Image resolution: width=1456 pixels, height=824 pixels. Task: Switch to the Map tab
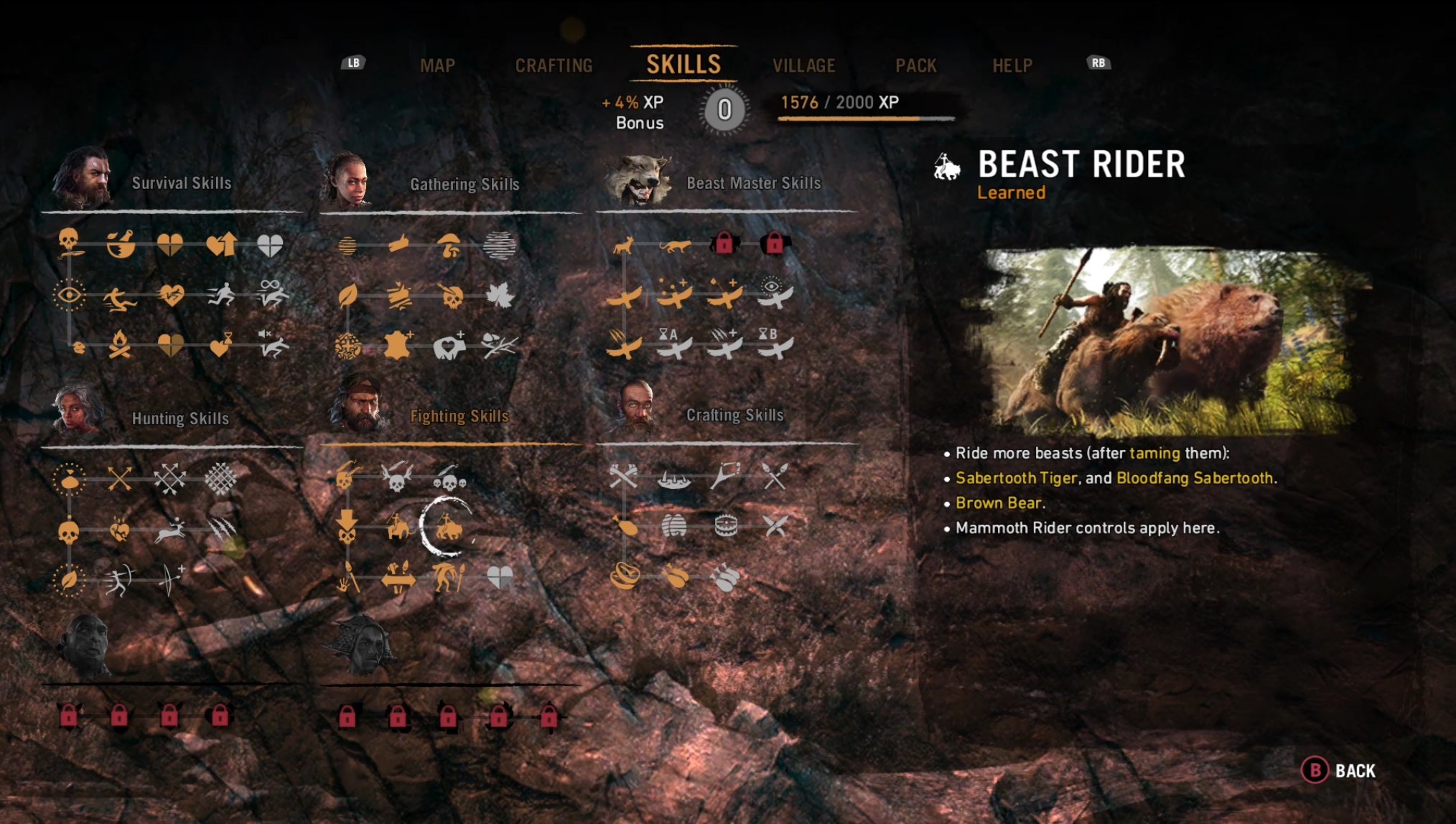[x=437, y=66]
